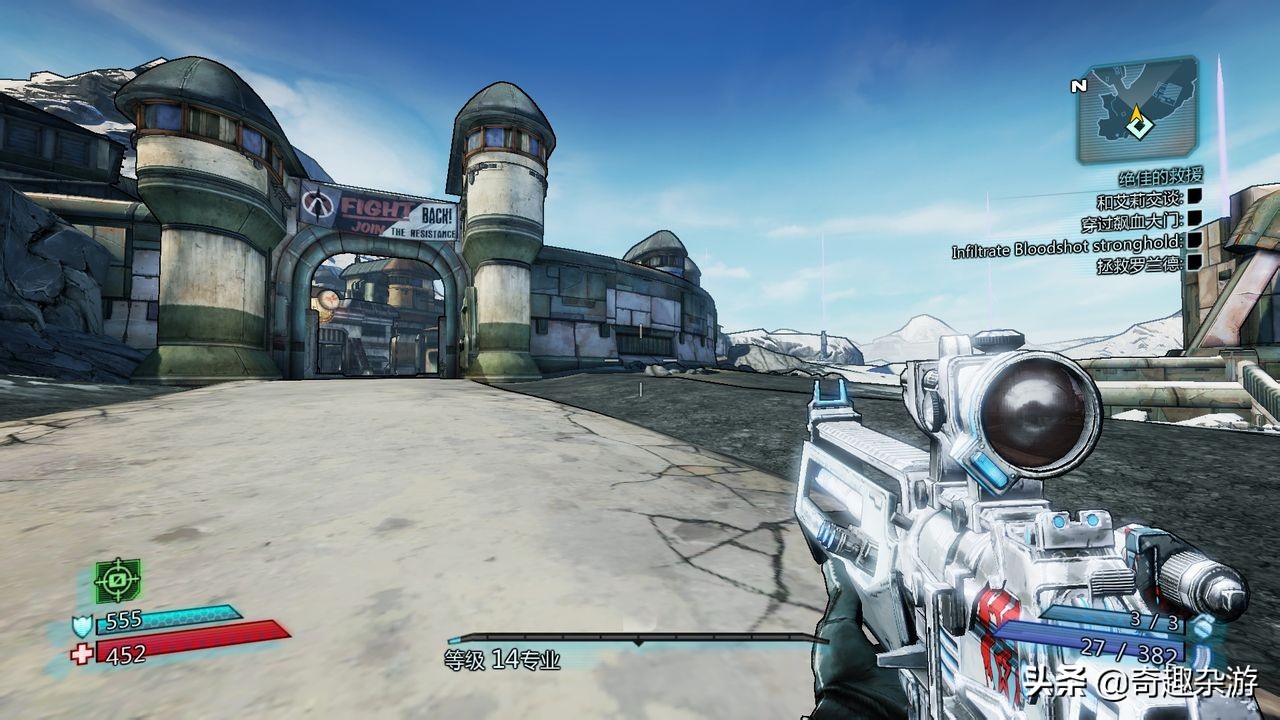Select the 和艾莉交谈 objective

(x=1140, y=199)
